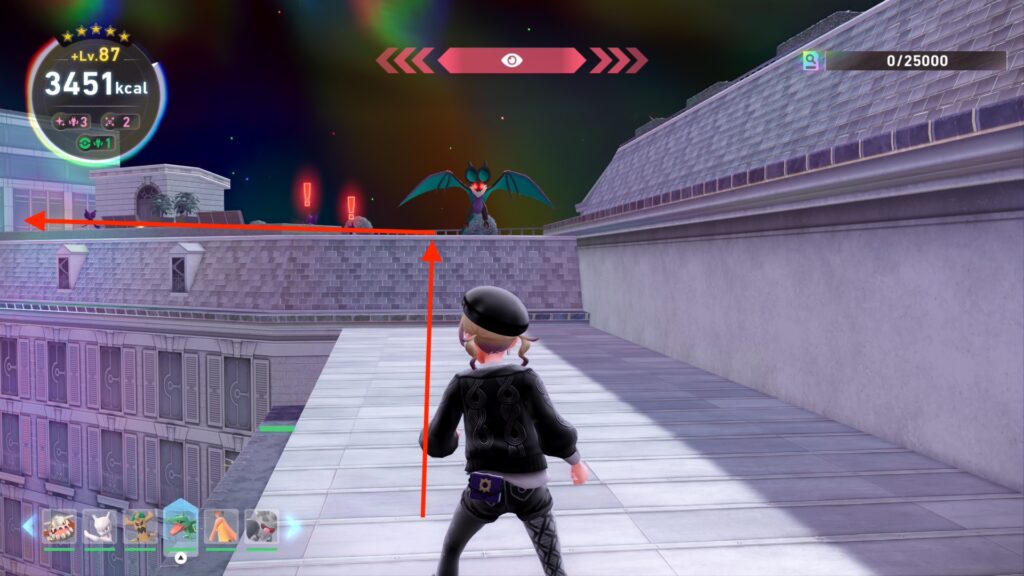The image size is (1024, 576).
Task: Select Mewtwo in the party bar
Action: (99, 526)
